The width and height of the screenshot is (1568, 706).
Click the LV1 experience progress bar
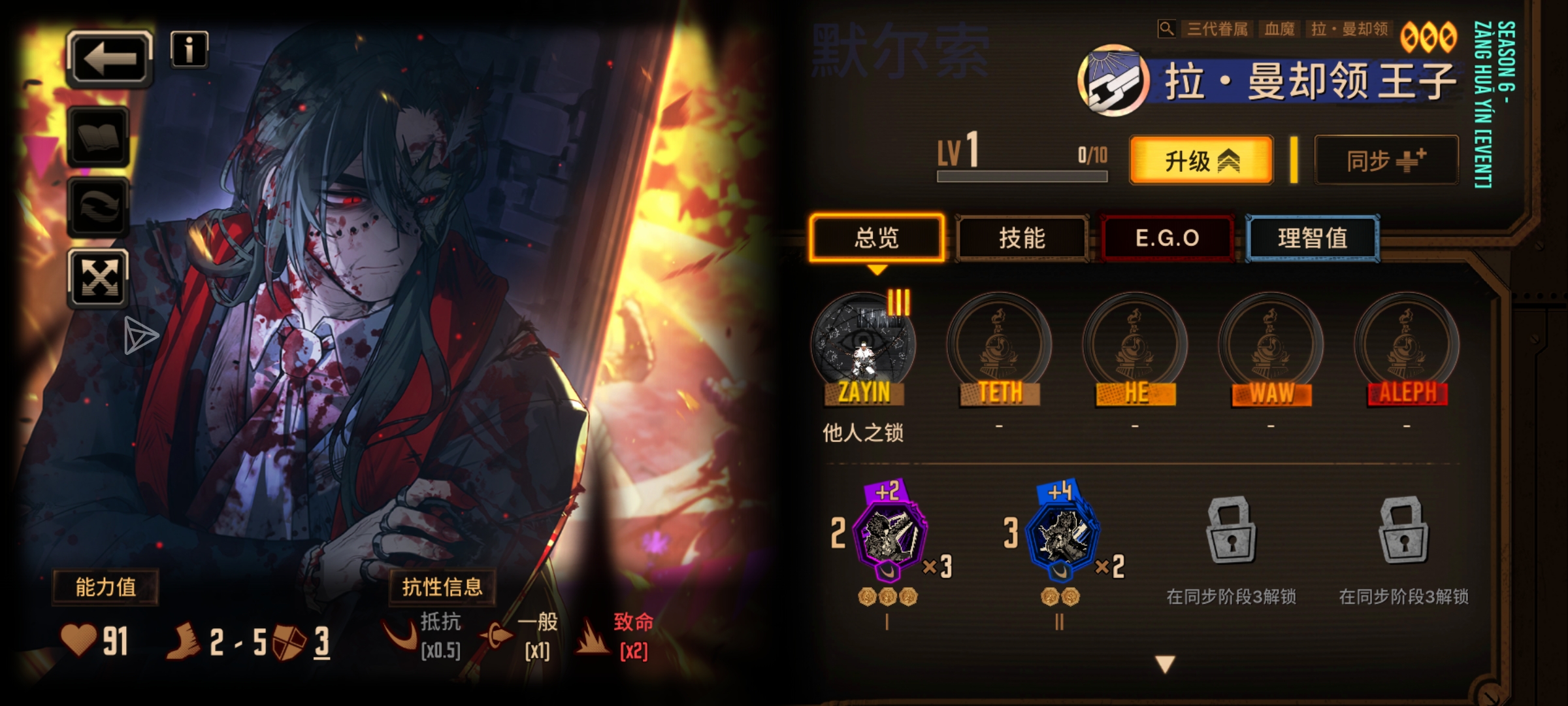[x=1021, y=176]
